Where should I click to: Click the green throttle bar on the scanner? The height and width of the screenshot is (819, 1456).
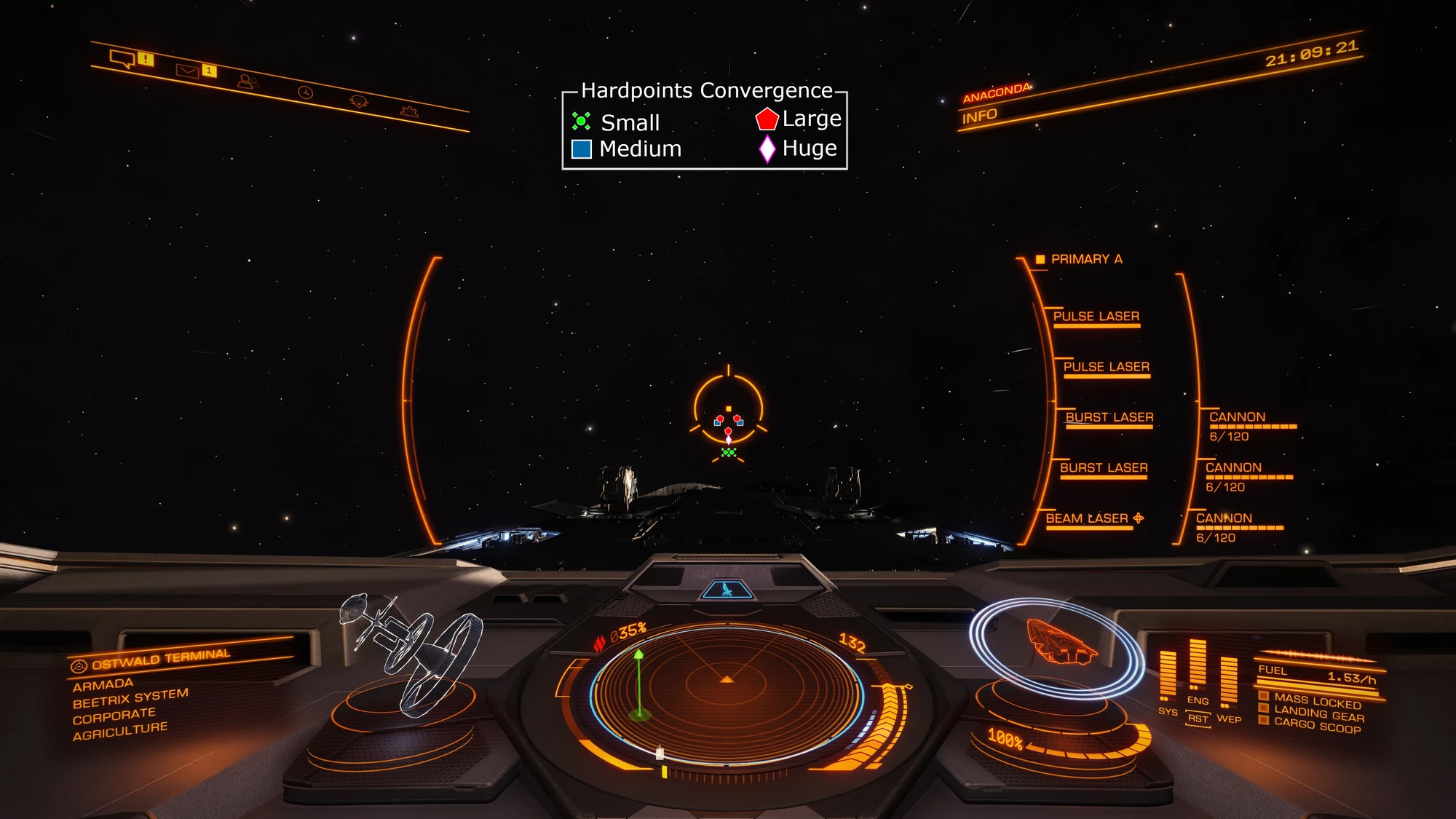click(639, 681)
